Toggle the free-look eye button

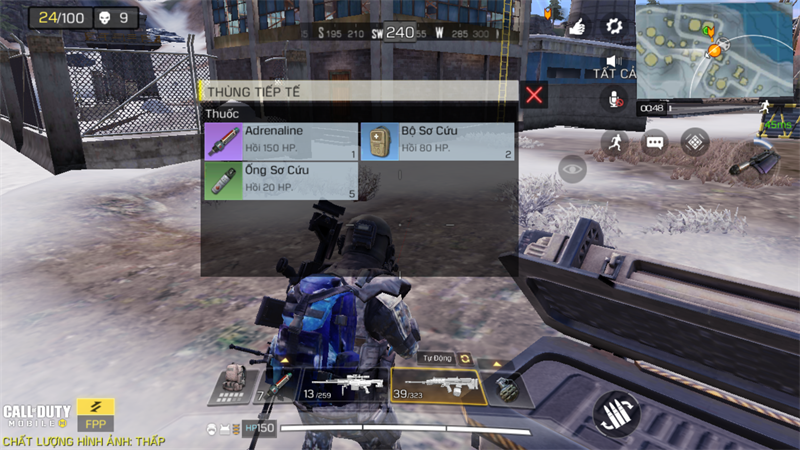click(x=572, y=170)
